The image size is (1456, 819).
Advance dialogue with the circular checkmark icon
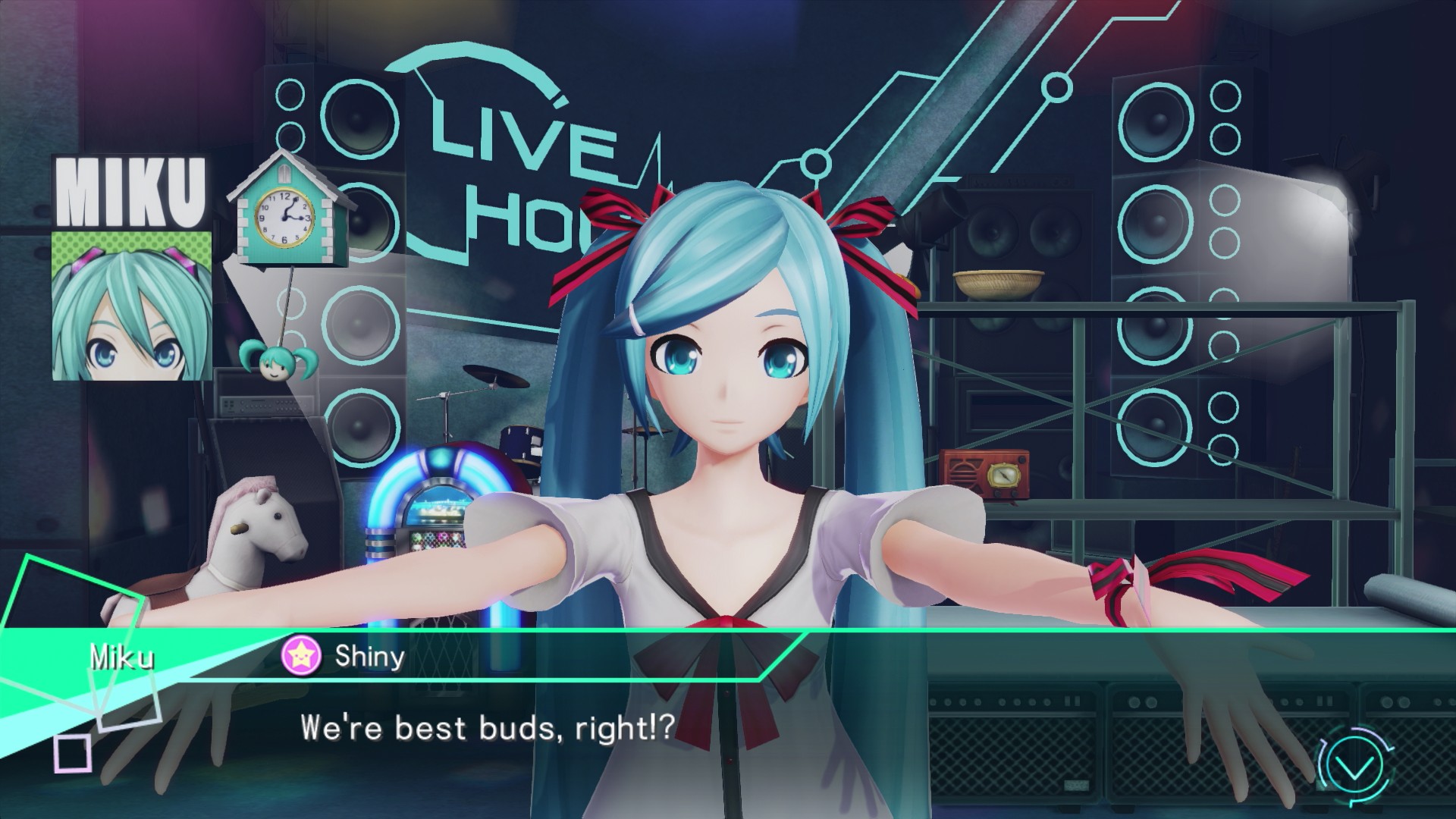tap(1354, 770)
